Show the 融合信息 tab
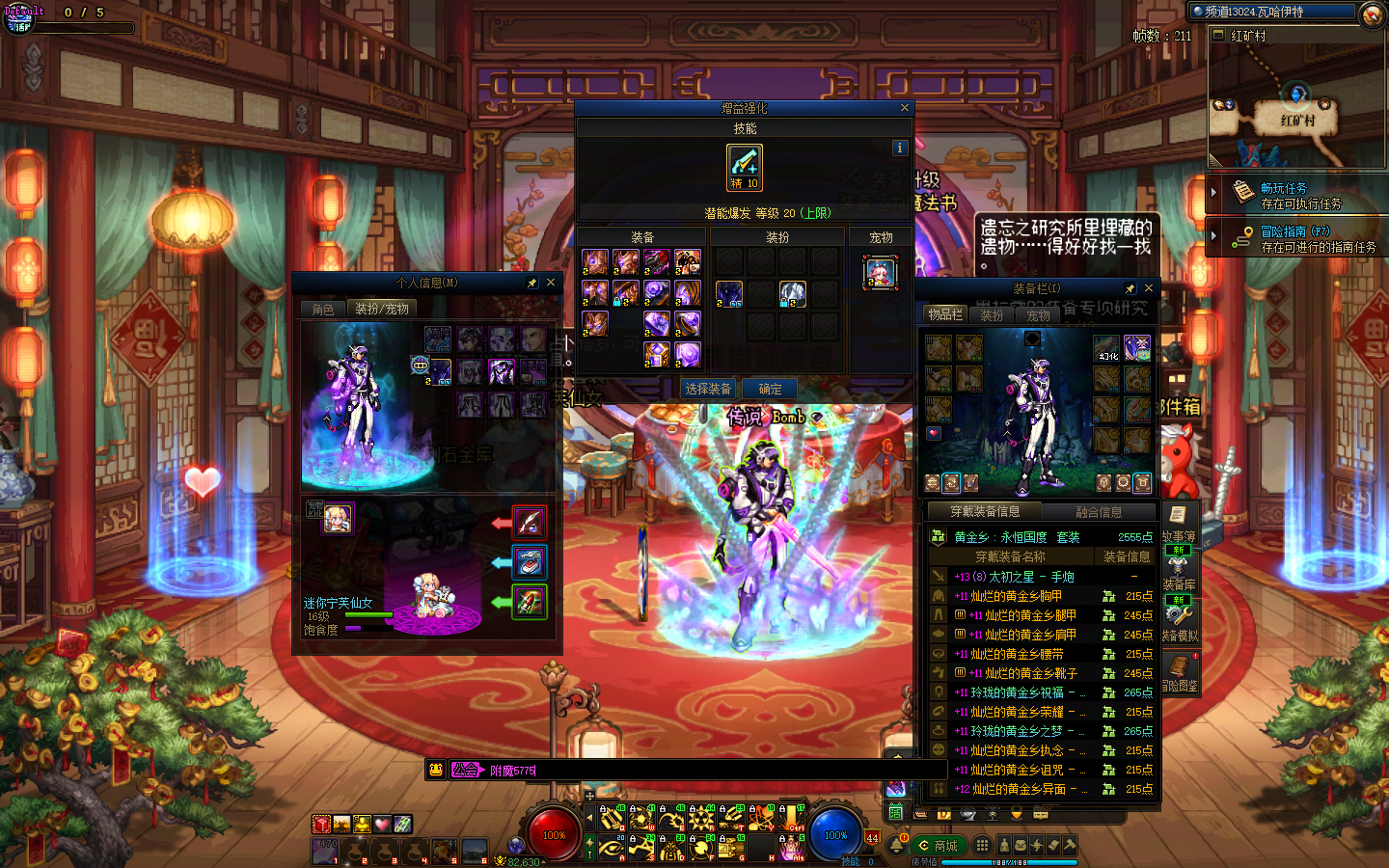The height and width of the screenshot is (868, 1389). coord(1099,512)
